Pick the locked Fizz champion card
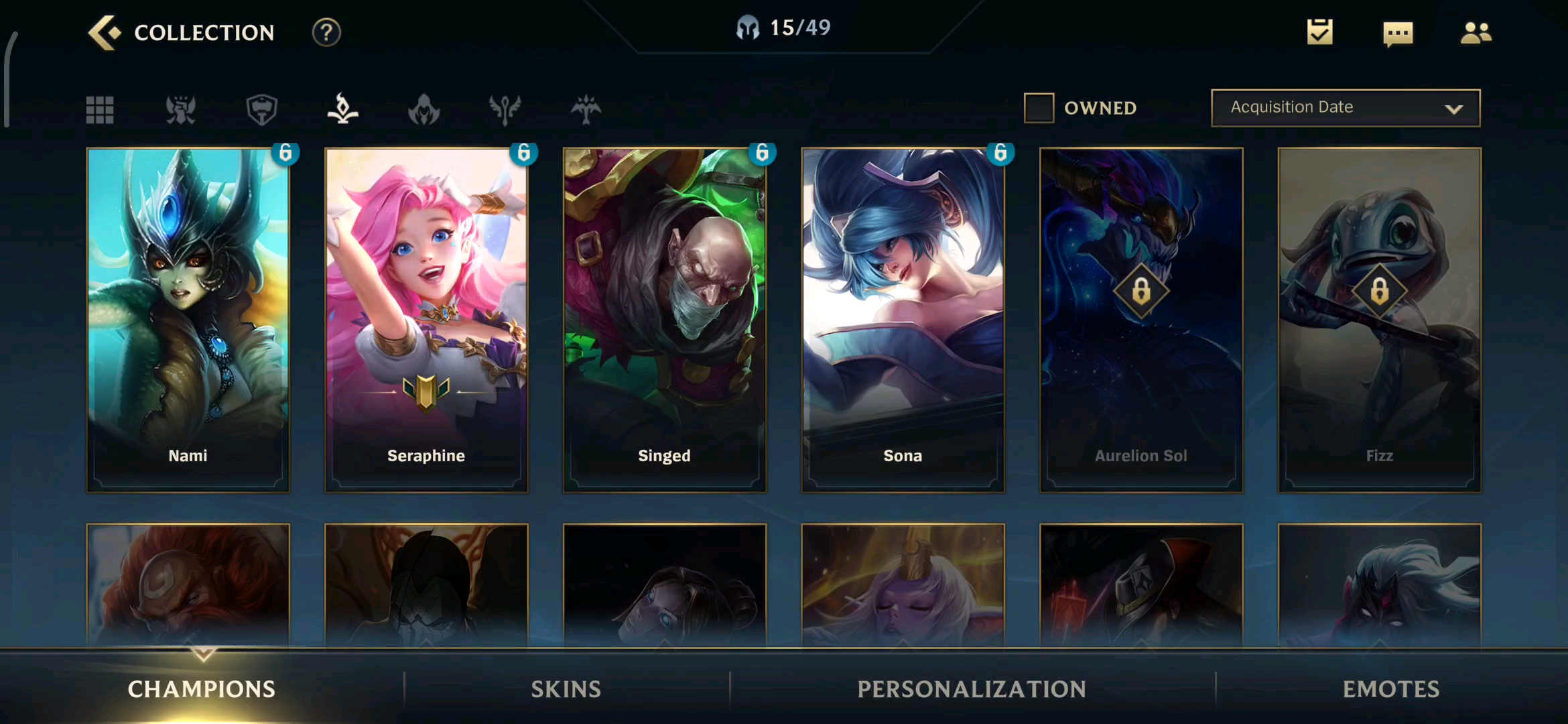This screenshot has width=1568, height=724. [x=1380, y=320]
